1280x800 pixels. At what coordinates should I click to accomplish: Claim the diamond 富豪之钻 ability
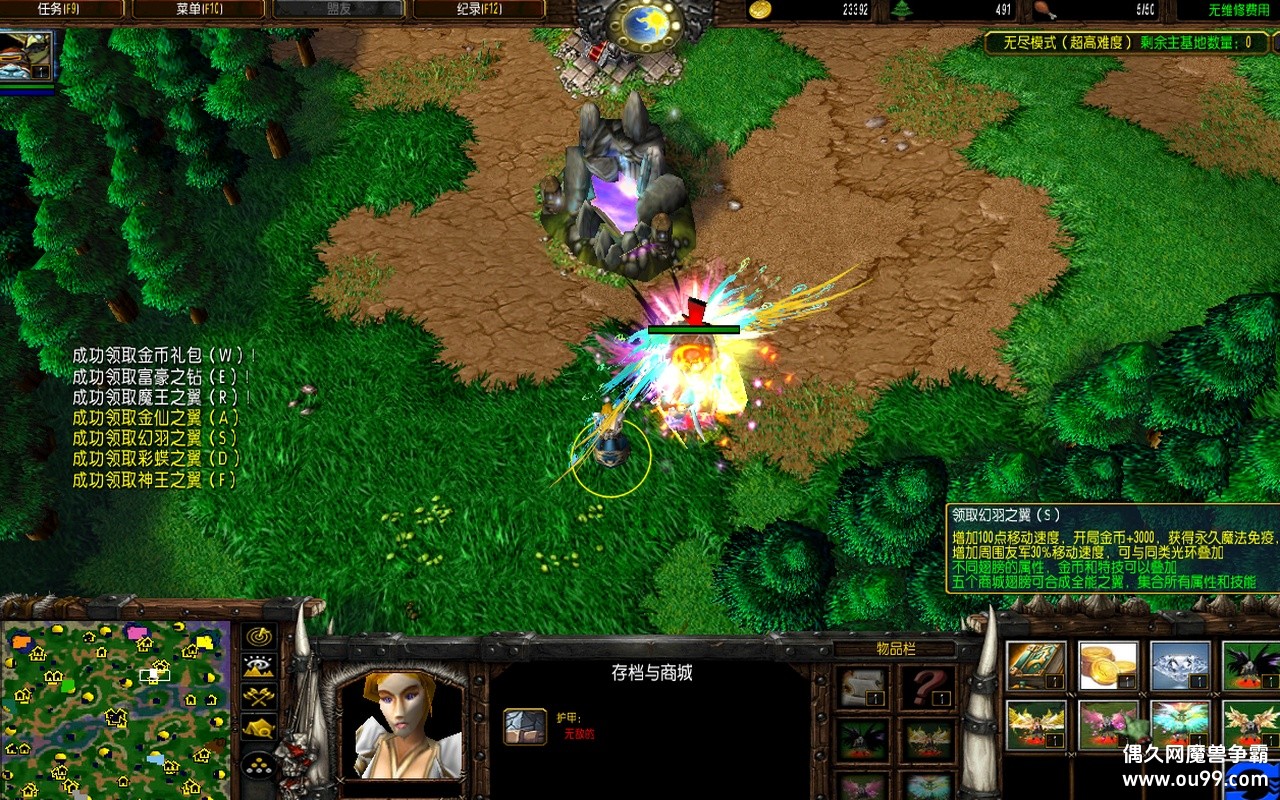(x=1180, y=666)
